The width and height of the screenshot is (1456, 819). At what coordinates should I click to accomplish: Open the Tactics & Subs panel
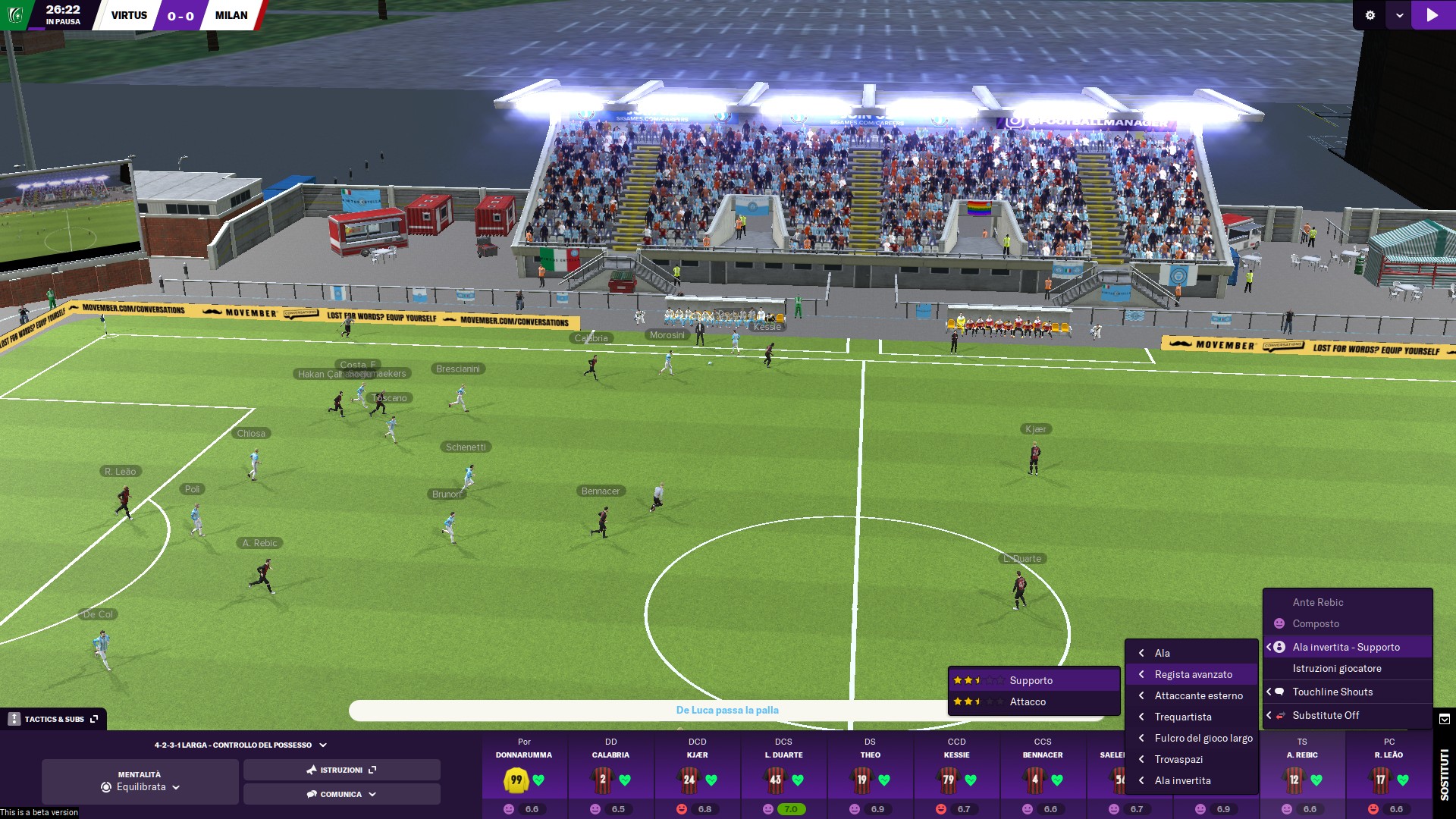[54, 719]
